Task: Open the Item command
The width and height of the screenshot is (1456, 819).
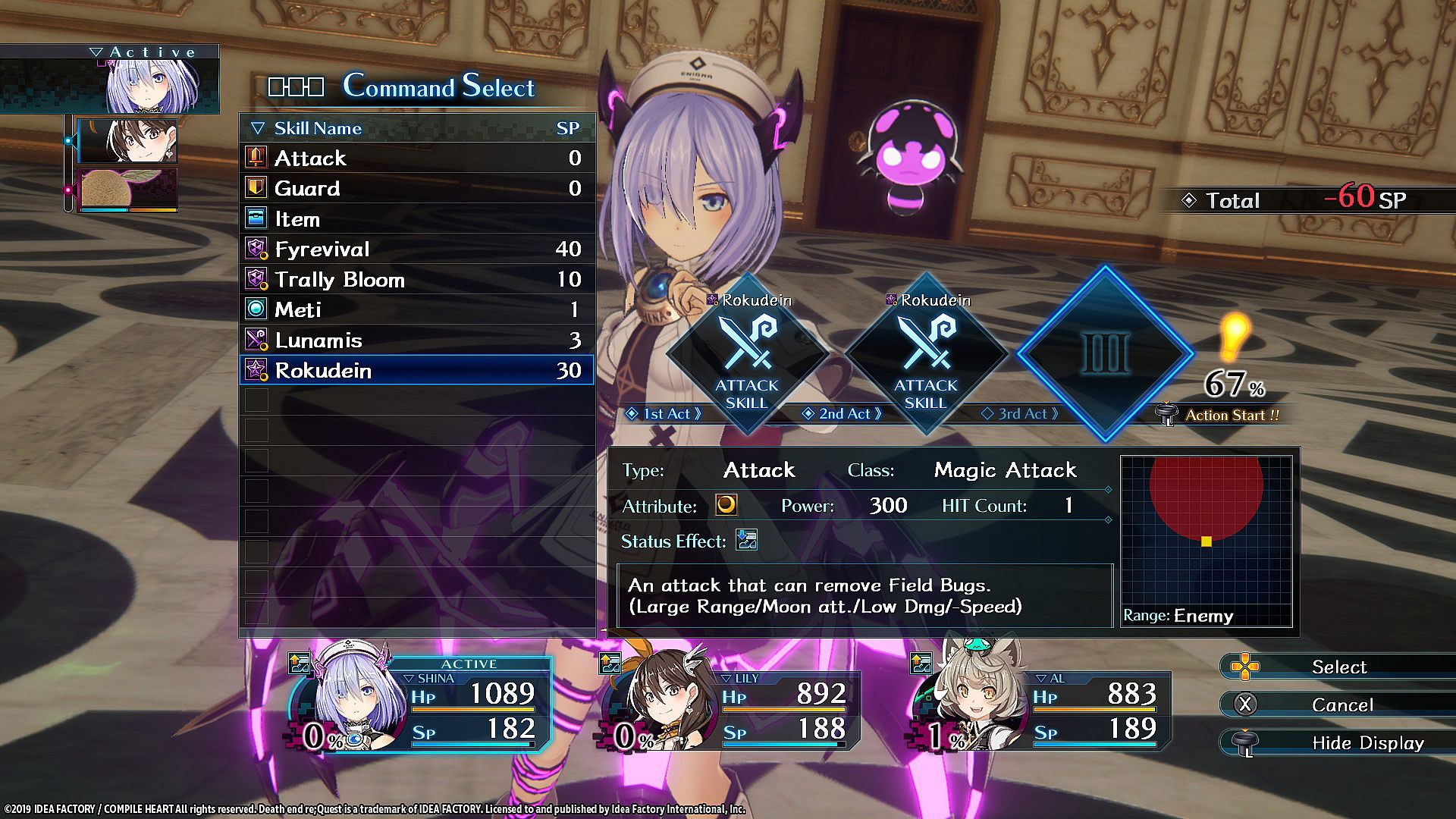Action: [x=416, y=219]
